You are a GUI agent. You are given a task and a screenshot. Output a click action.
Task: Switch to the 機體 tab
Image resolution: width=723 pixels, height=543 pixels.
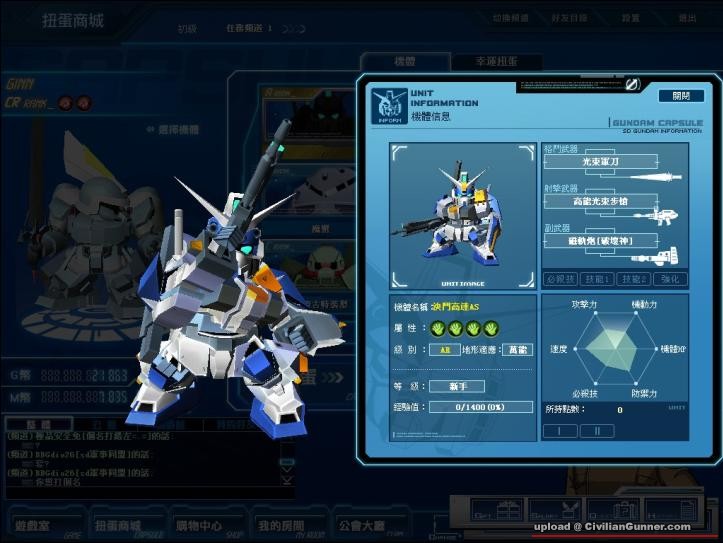[x=405, y=62]
